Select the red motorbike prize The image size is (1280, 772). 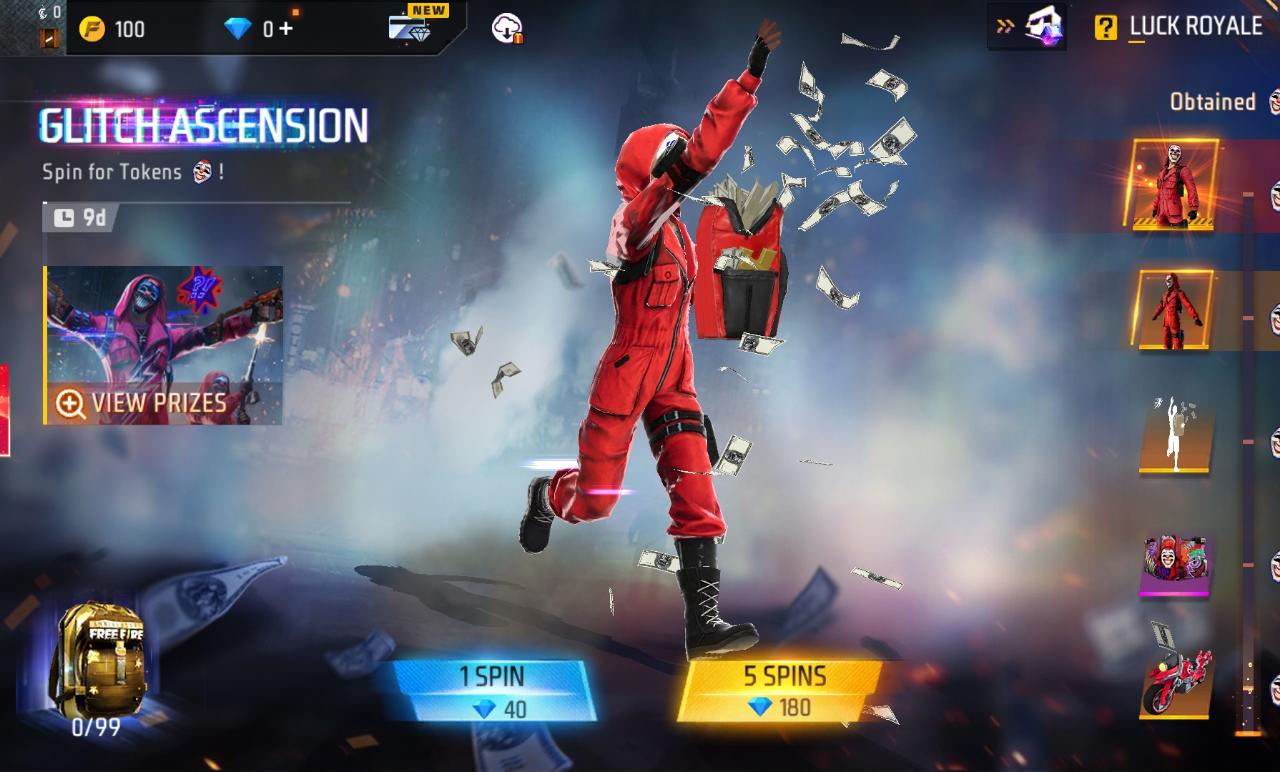click(1175, 682)
